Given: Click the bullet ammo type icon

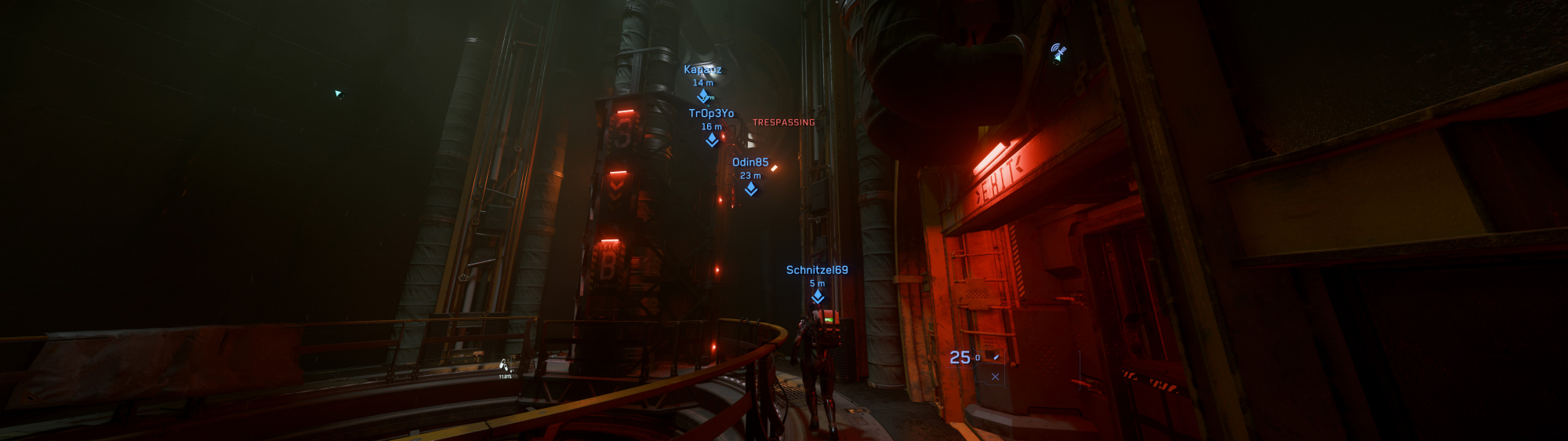Looking at the screenshot, I should (x=996, y=357).
